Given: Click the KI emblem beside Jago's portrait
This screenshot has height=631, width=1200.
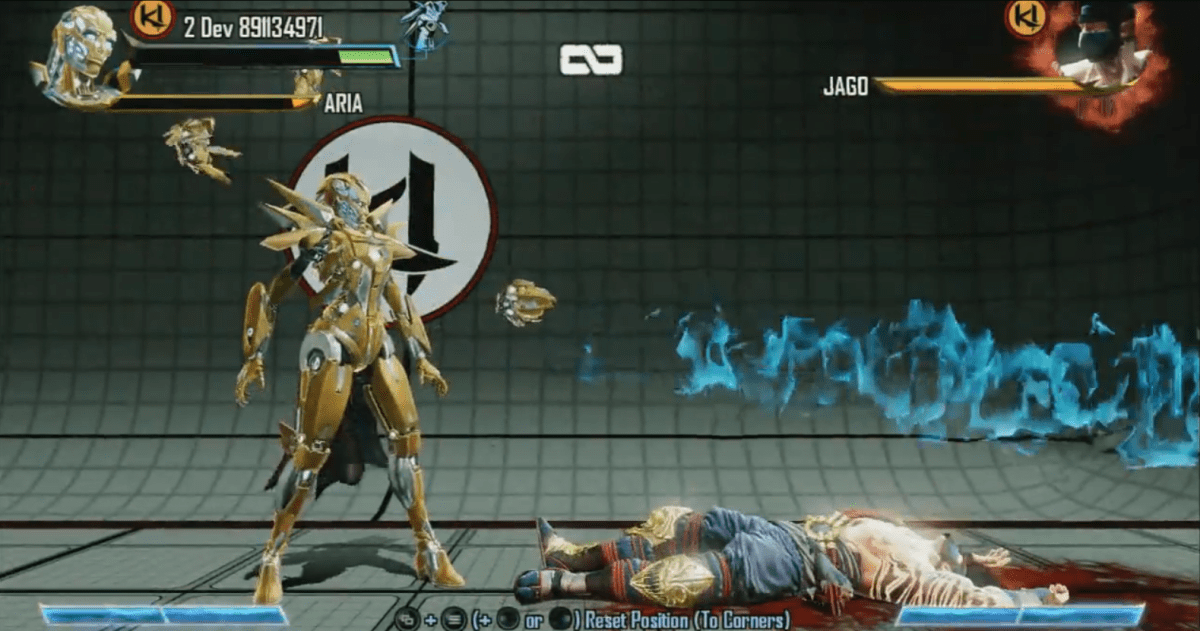Looking at the screenshot, I should click(1026, 17).
